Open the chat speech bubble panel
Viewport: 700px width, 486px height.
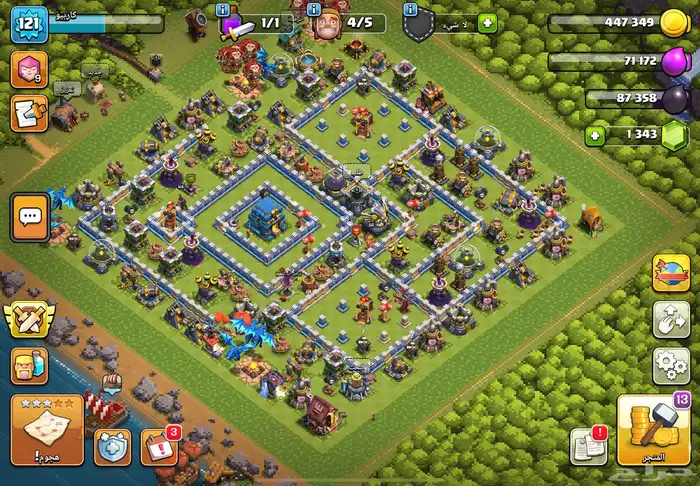point(30,215)
